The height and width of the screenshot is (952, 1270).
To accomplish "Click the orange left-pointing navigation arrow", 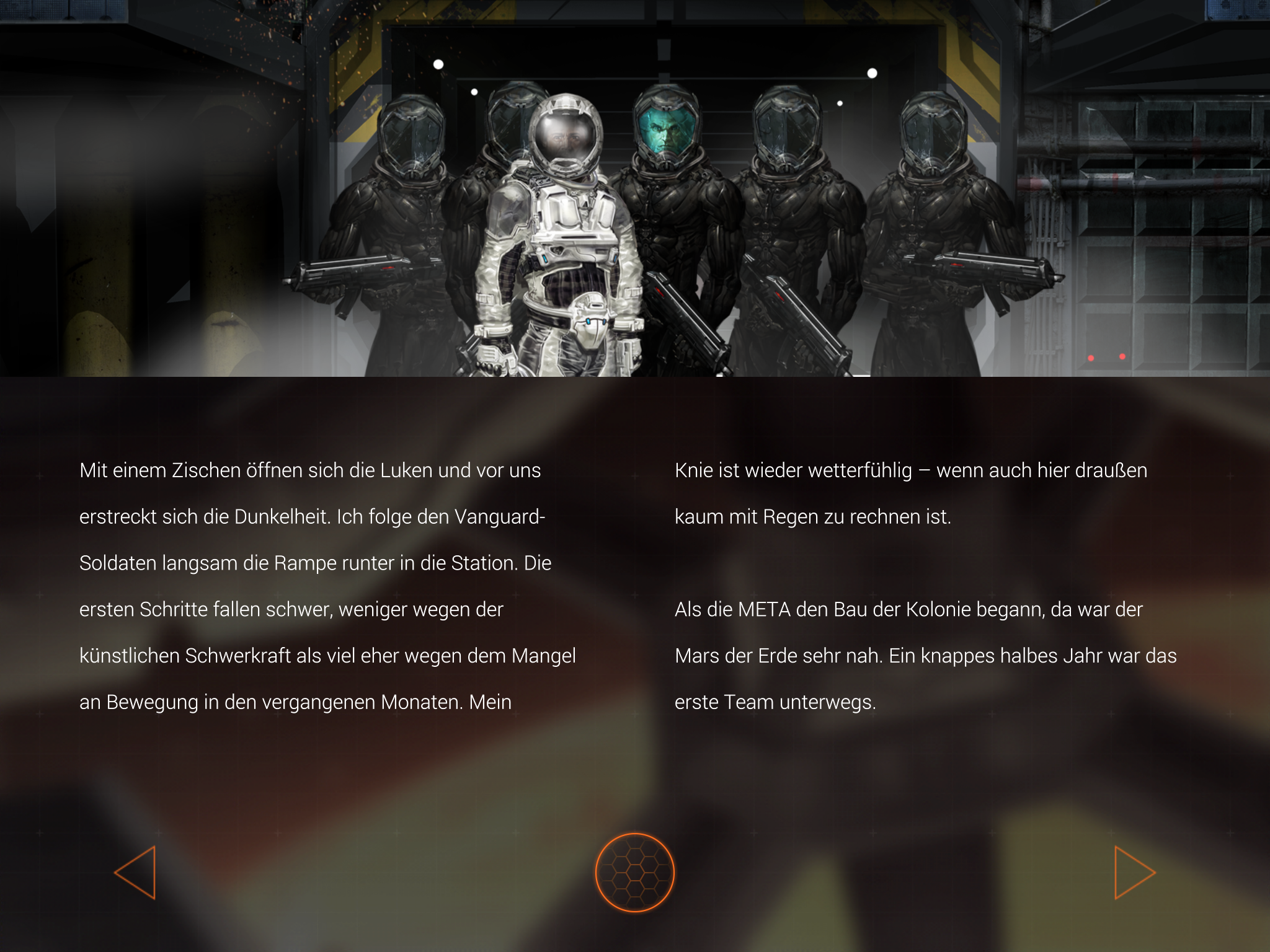I will pos(138,871).
